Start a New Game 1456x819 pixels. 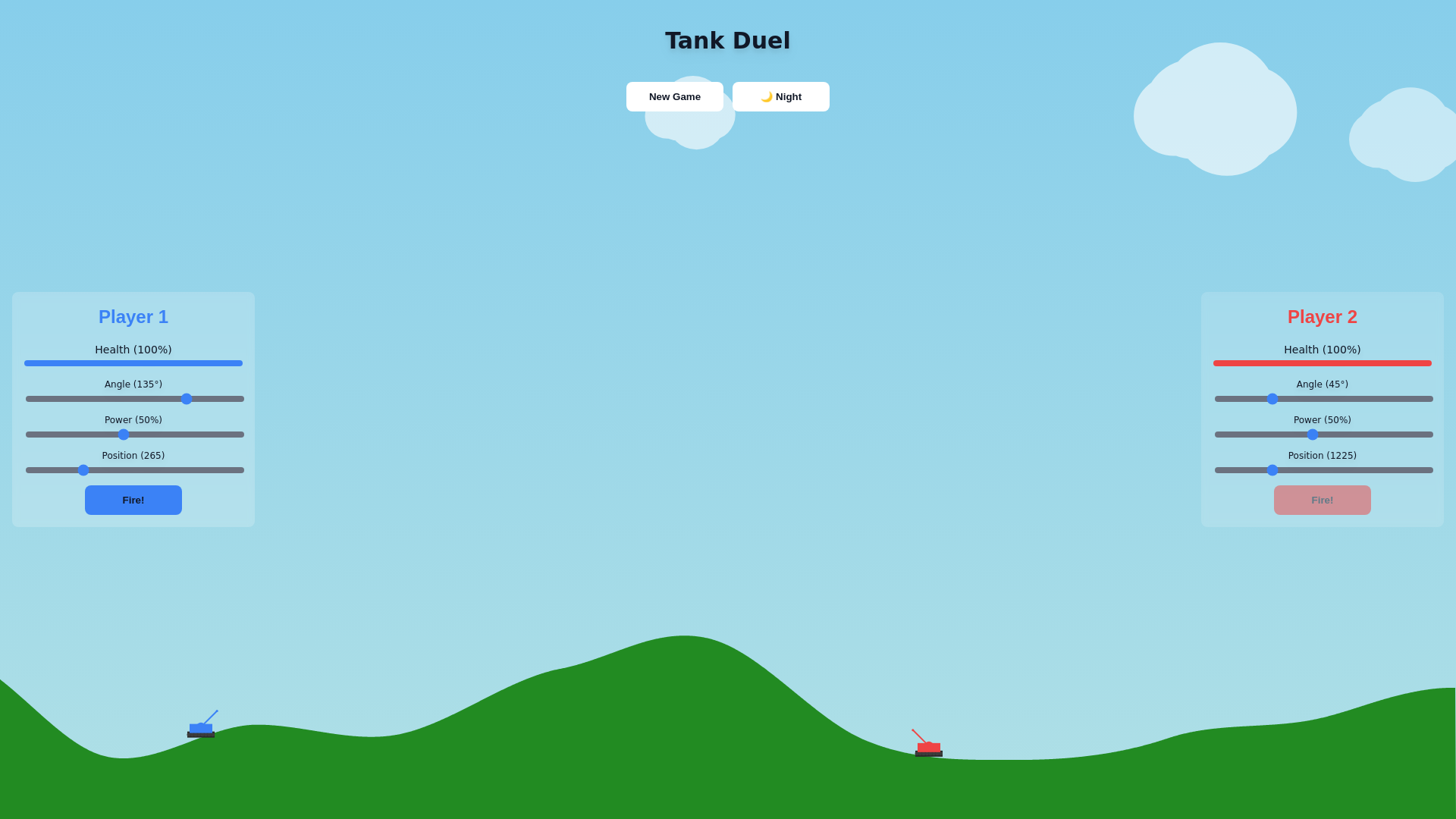[674, 96]
